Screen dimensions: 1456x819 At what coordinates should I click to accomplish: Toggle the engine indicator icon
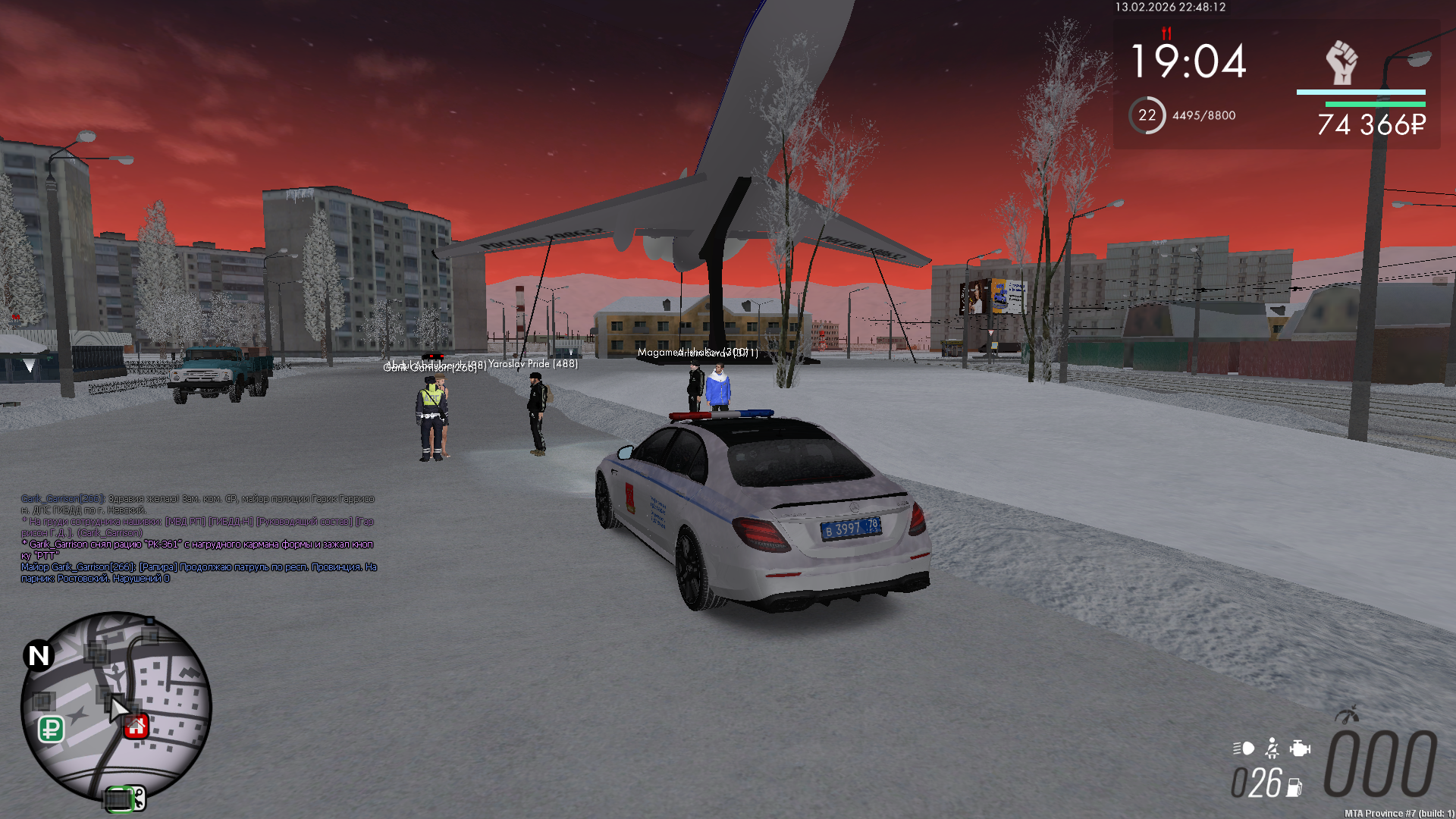click(x=1300, y=748)
